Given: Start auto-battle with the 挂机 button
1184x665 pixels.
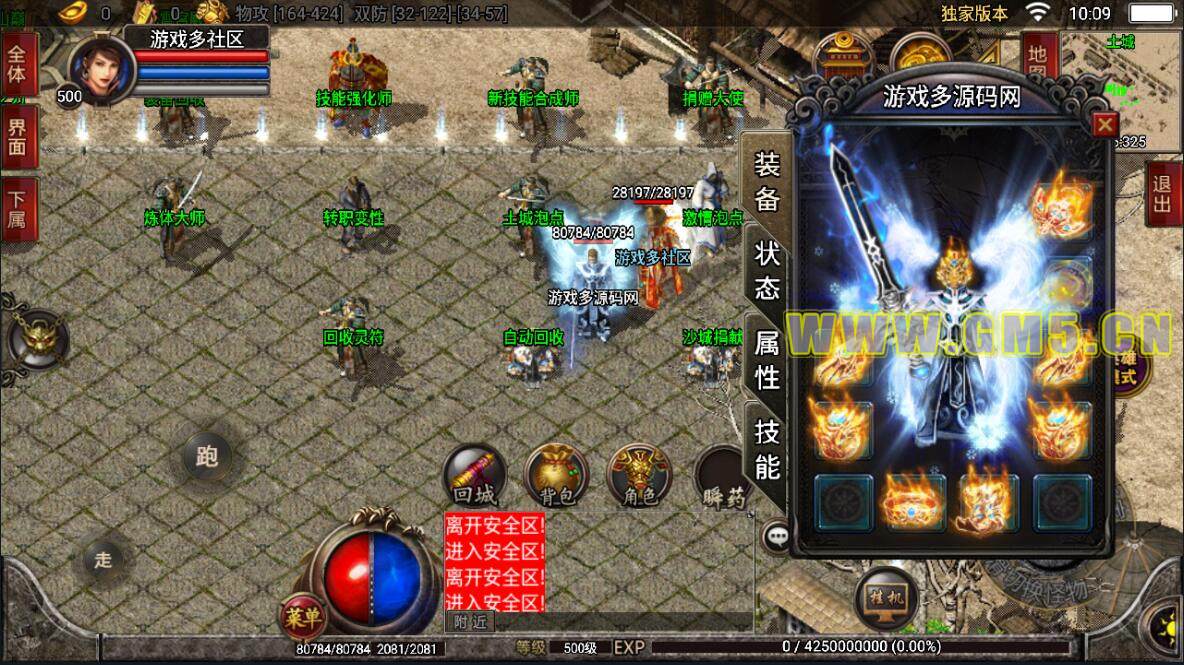Looking at the screenshot, I should (x=885, y=597).
